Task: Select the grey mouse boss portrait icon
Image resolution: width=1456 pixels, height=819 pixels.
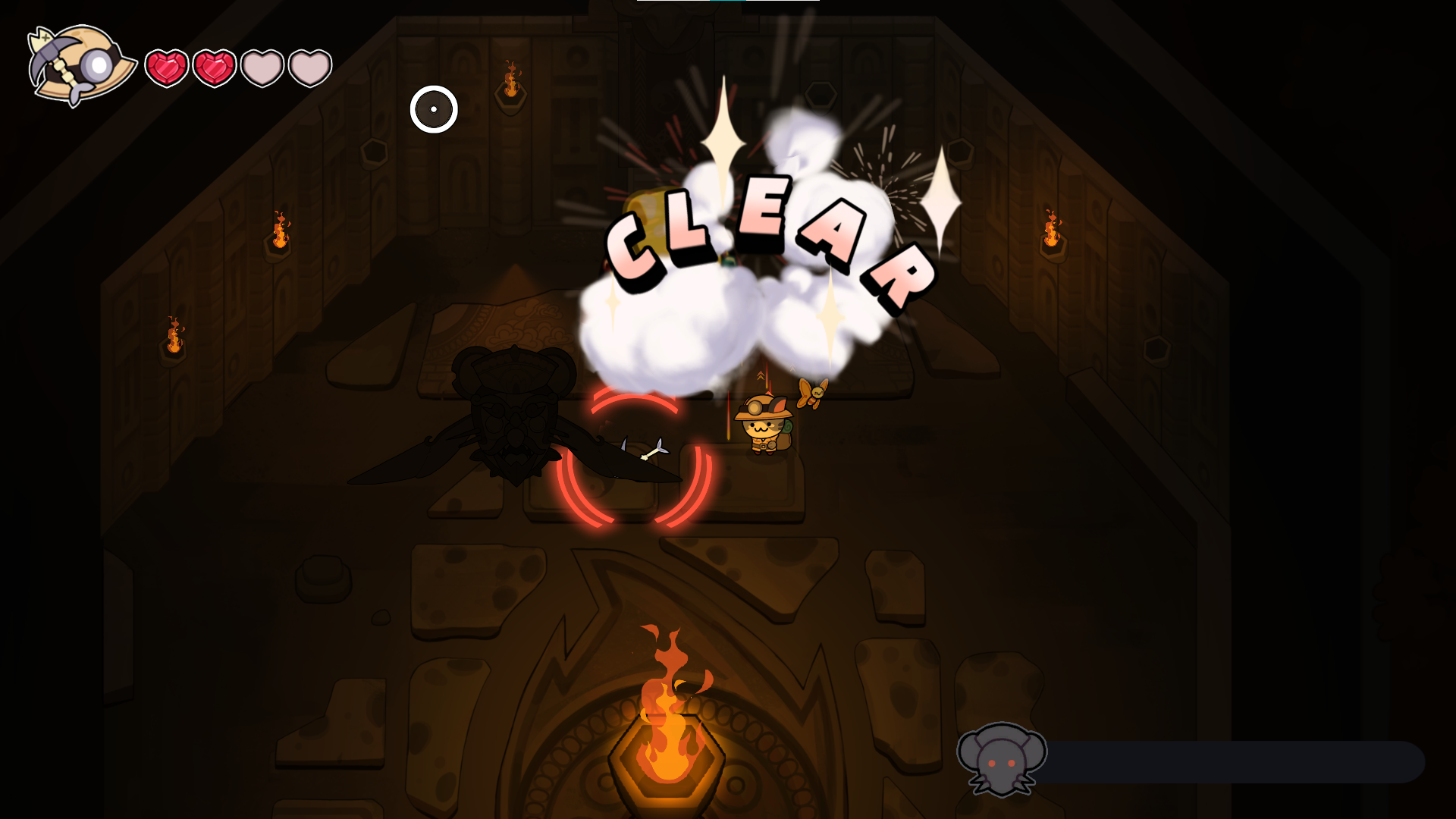Action: coord(1001,758)
